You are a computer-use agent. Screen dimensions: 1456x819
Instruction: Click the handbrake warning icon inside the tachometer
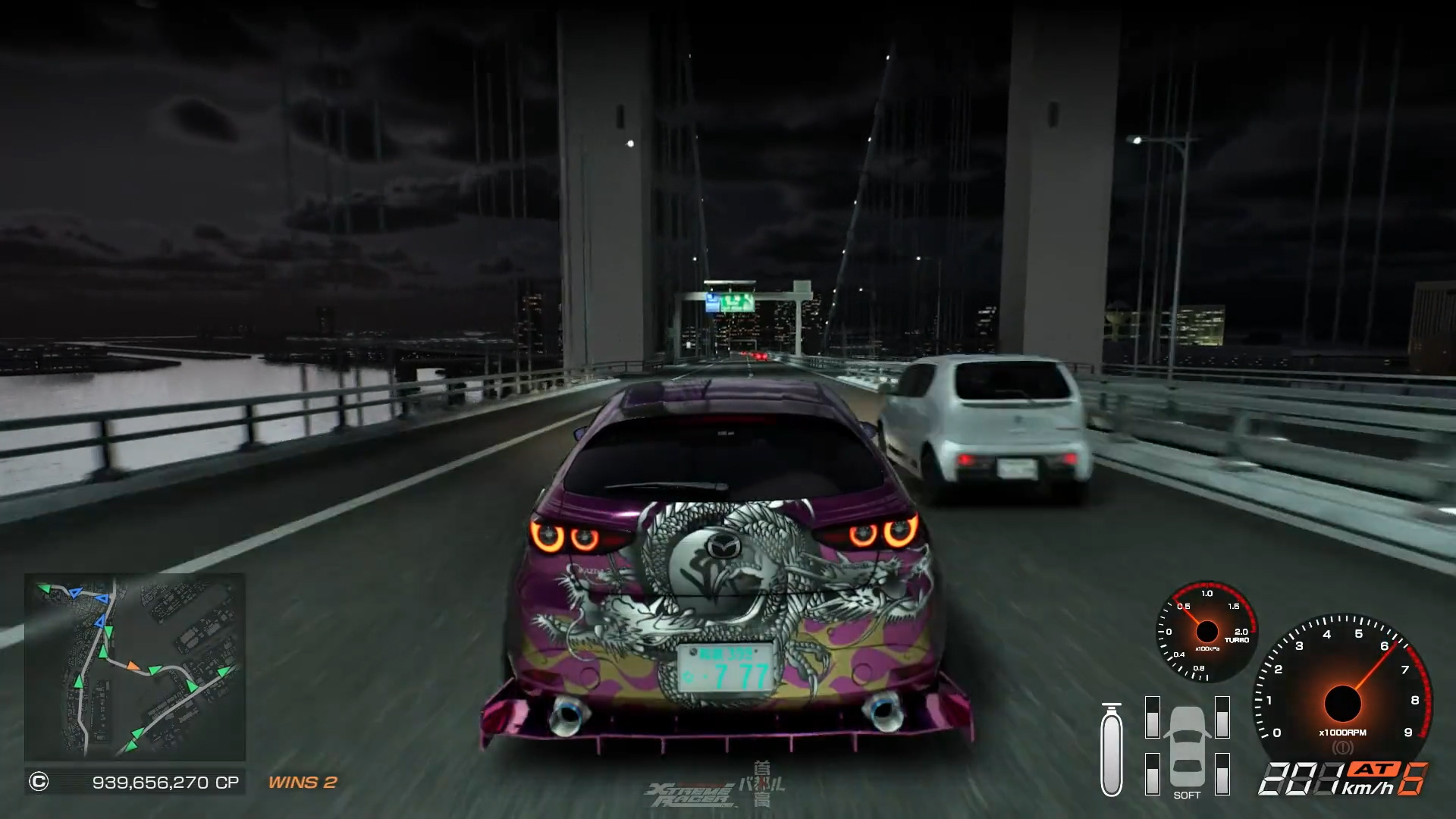coord(1343,748)
